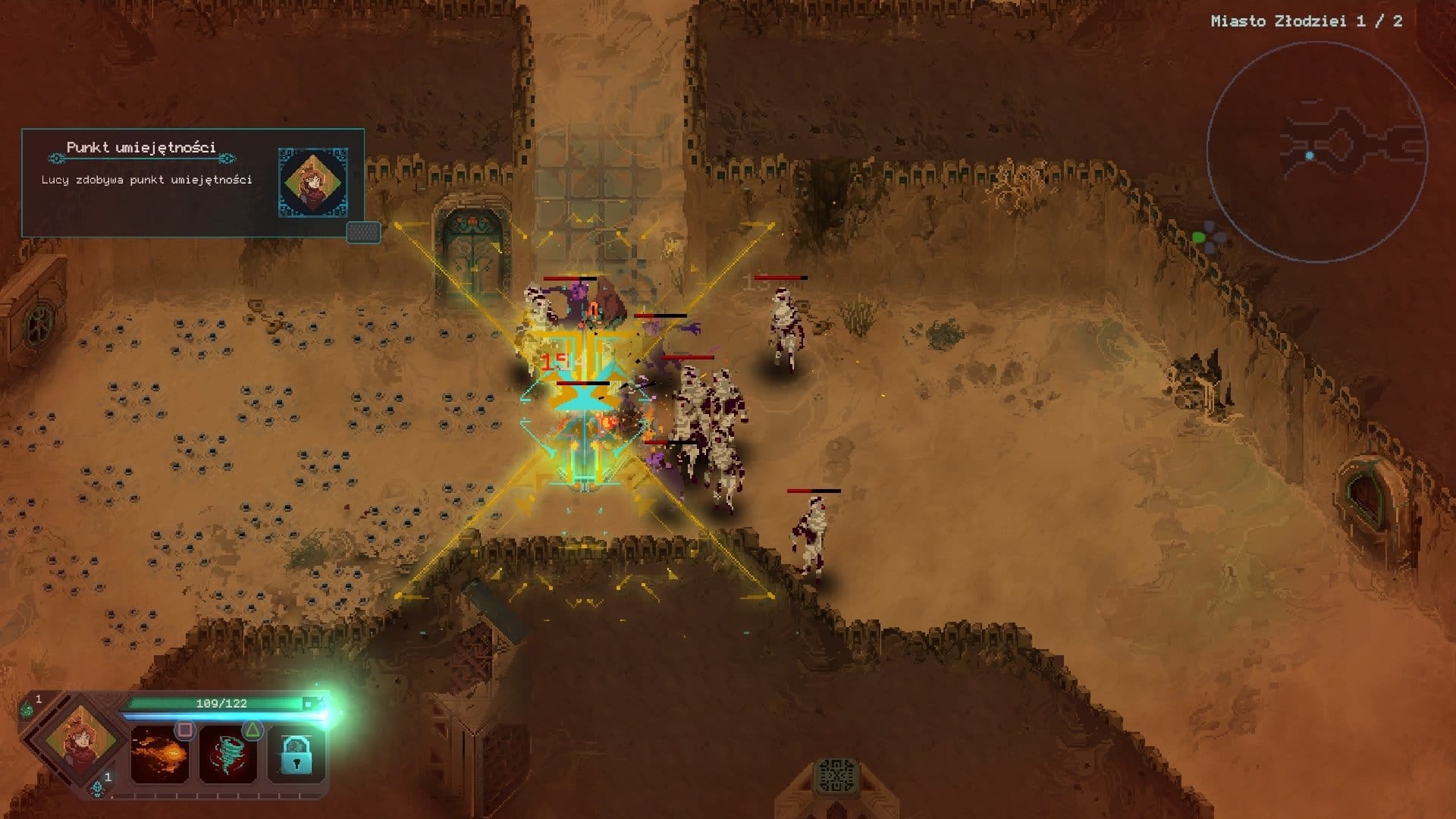The width and height of the screenshot is (1456, 819).
Task: Activate the fireball ability
Action: coord(160,755)
